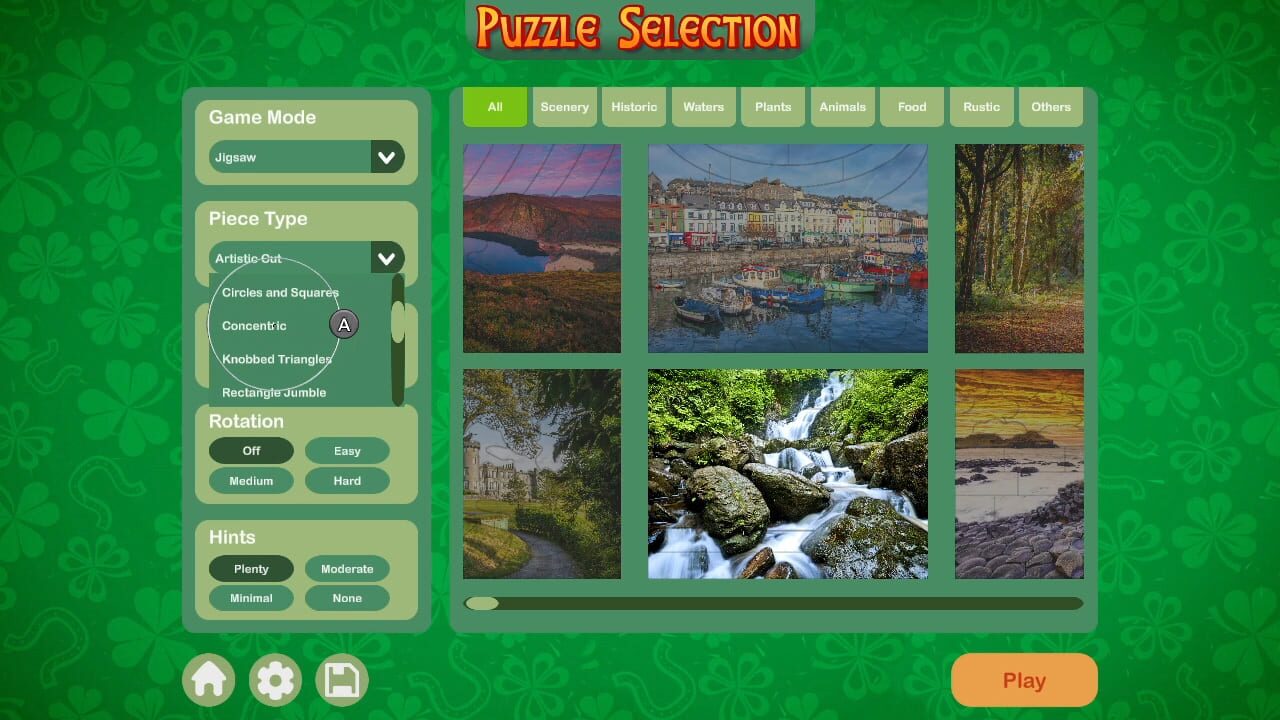Select the Waters tab
The image size is (1280, 720).
[703, 106]
